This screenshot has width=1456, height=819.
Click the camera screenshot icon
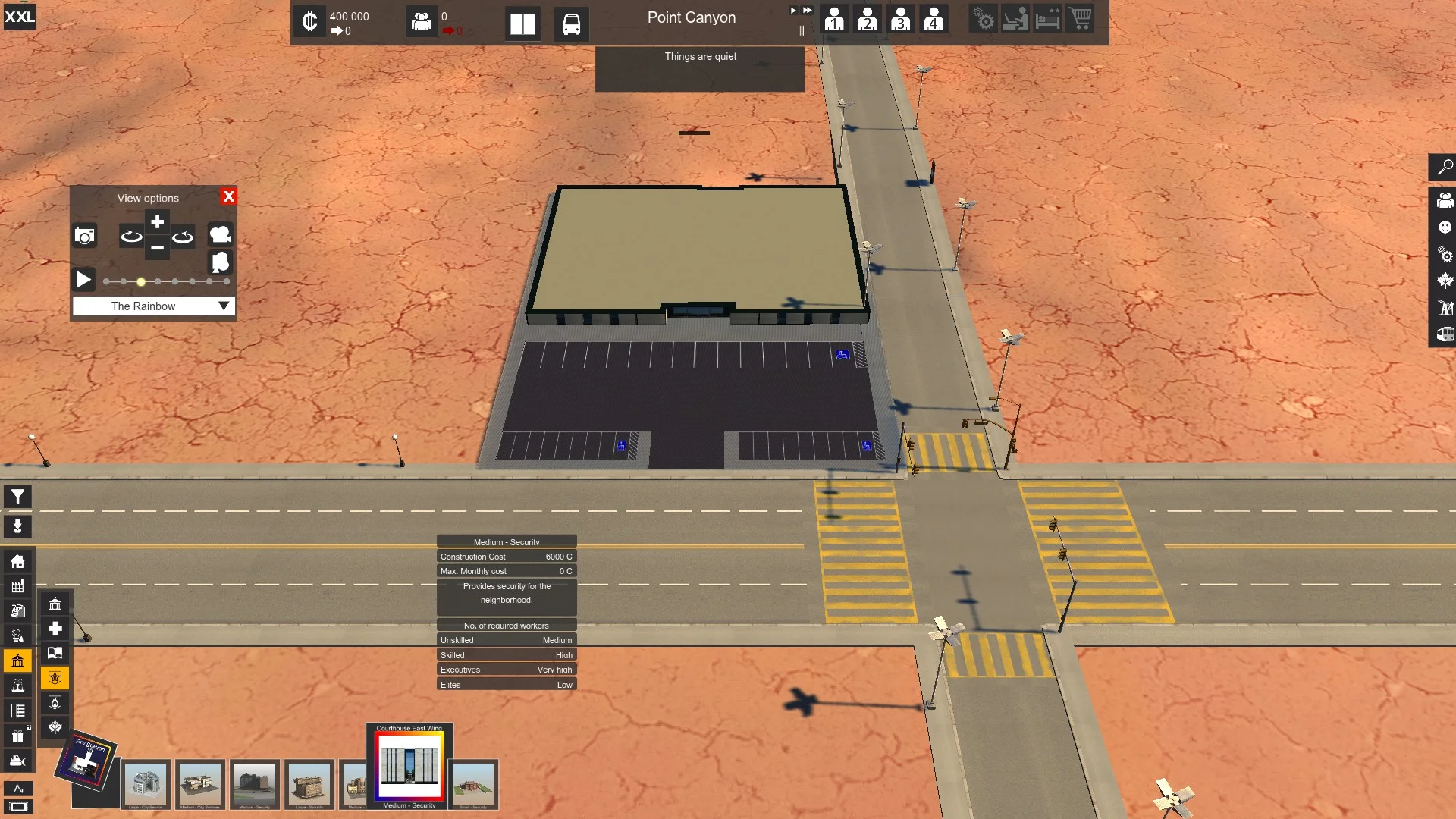point(85,236)
